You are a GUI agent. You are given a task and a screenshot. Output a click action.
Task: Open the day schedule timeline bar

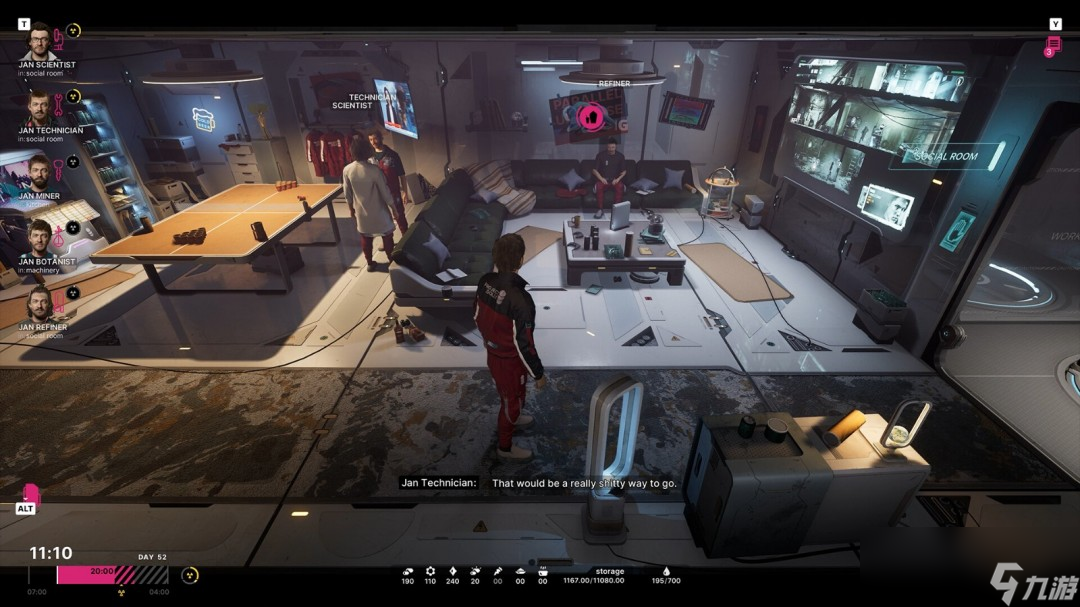[x=112, y=574]
